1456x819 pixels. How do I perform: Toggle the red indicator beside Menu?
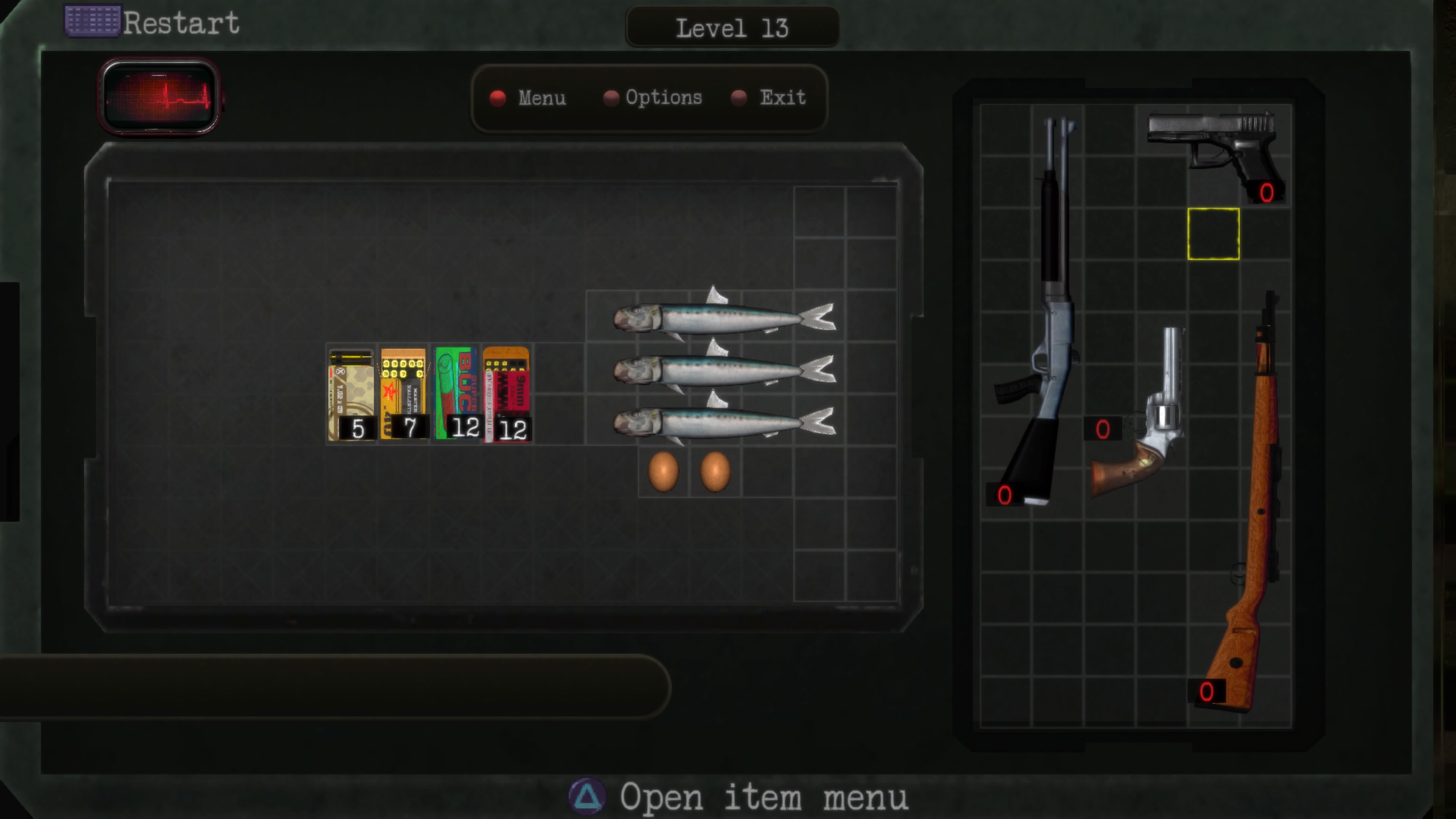coord(498,98)
